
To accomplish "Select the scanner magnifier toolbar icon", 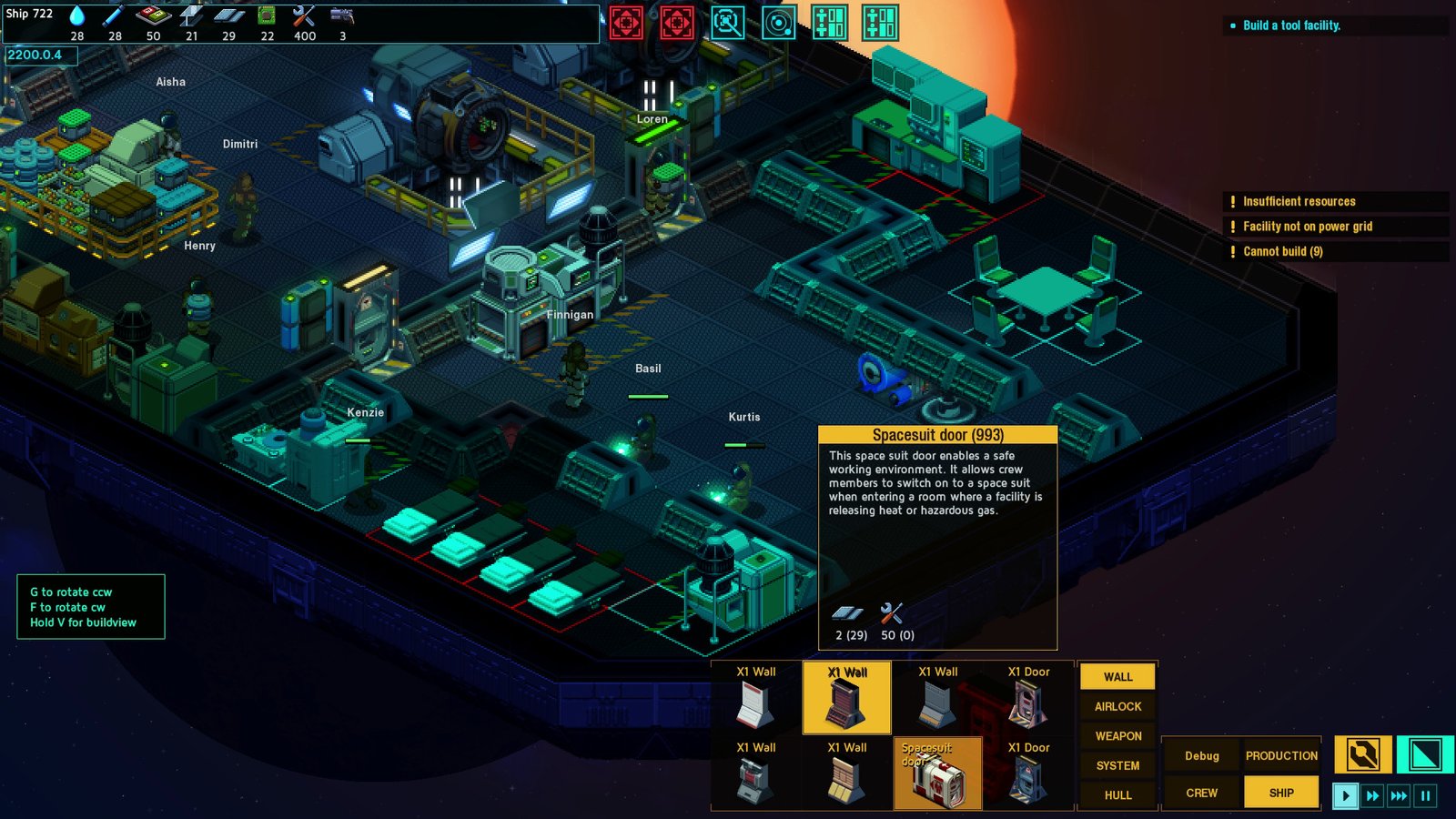I will coord(726,24).
